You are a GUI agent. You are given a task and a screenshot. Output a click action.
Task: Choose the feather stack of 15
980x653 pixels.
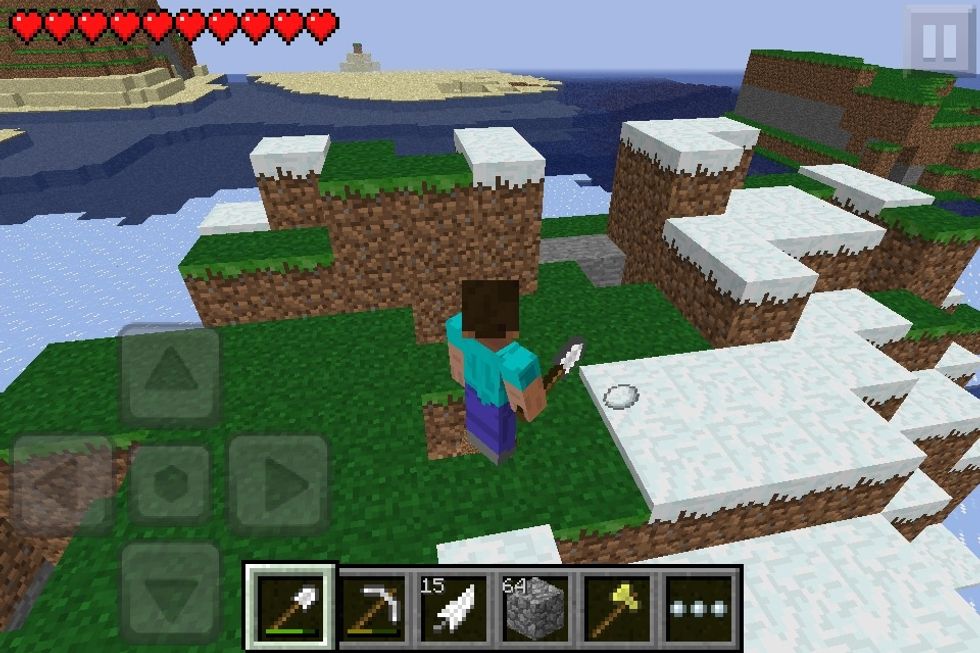(453, 607)
